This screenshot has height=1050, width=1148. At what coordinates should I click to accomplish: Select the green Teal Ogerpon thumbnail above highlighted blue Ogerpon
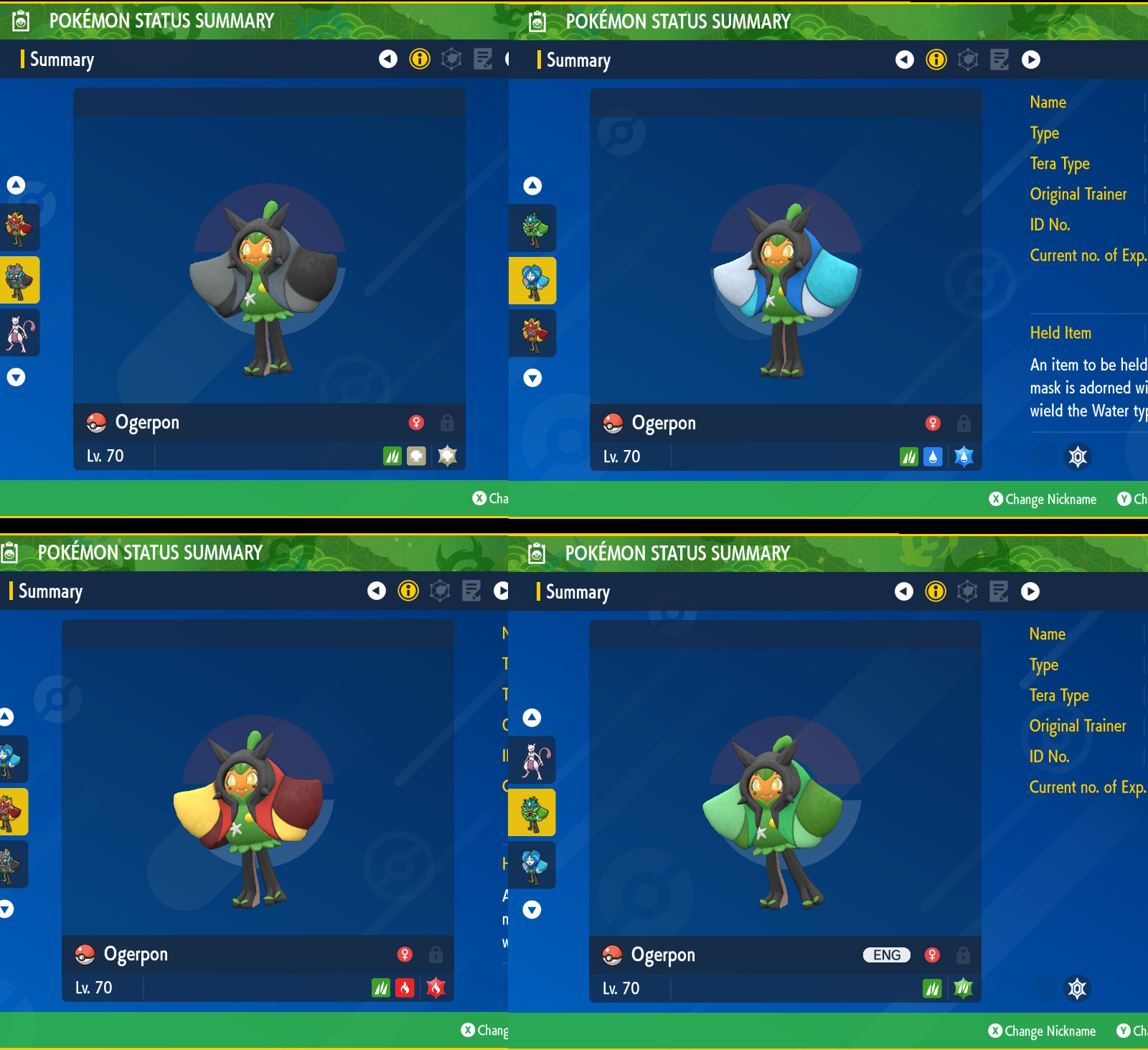point(533,228)
